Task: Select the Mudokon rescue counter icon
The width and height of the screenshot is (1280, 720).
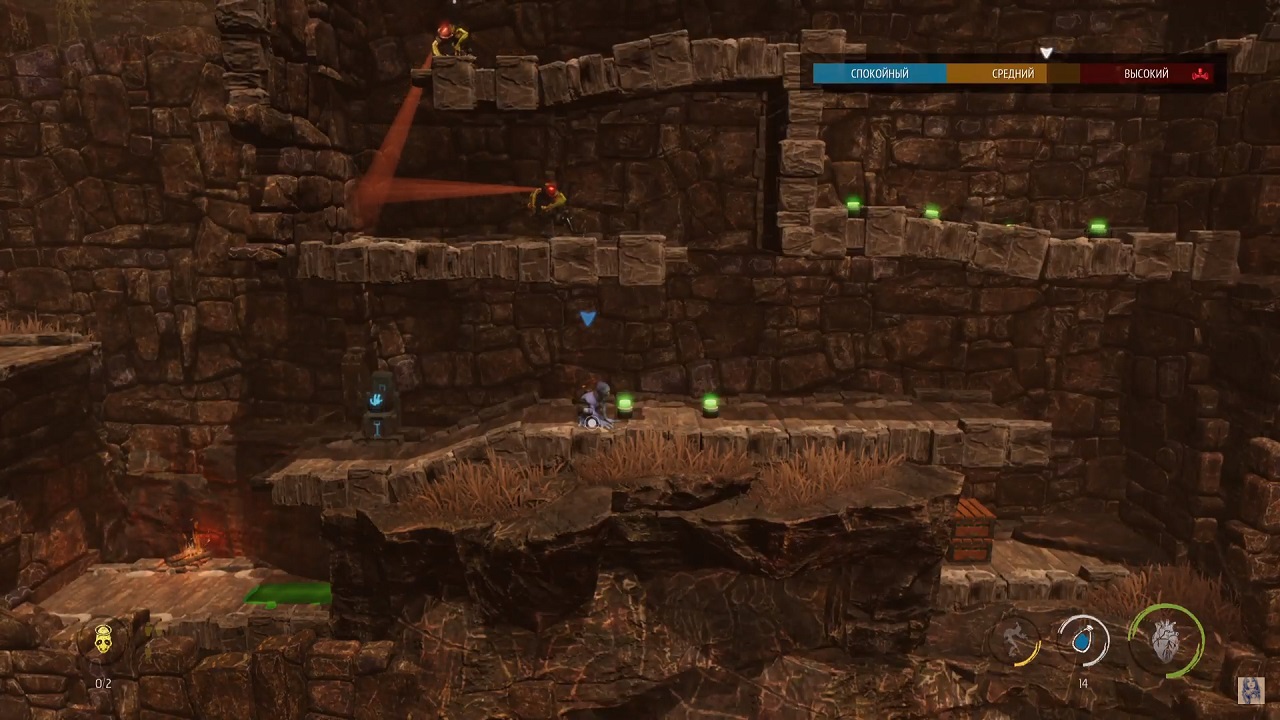Action: 102,641
